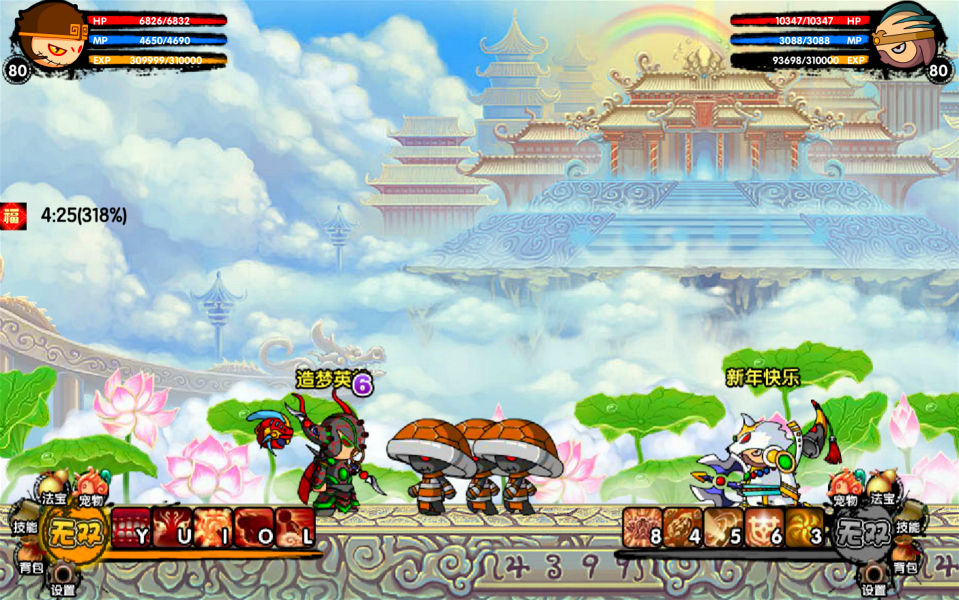Image resolution: width=959 pixels, height=600 pixels.
Task: Cast the skill icon numbered 8
Action: [x=642, y=527]
